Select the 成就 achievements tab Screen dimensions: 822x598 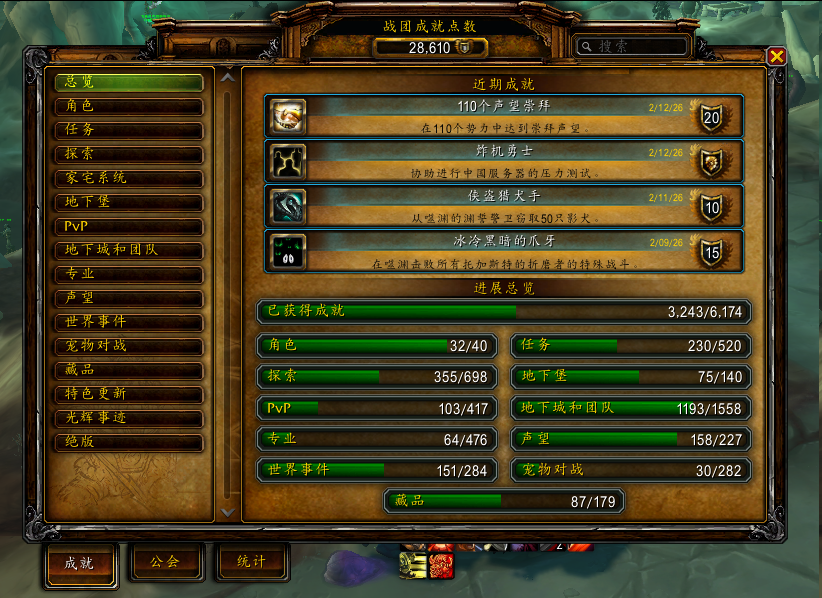80,563
